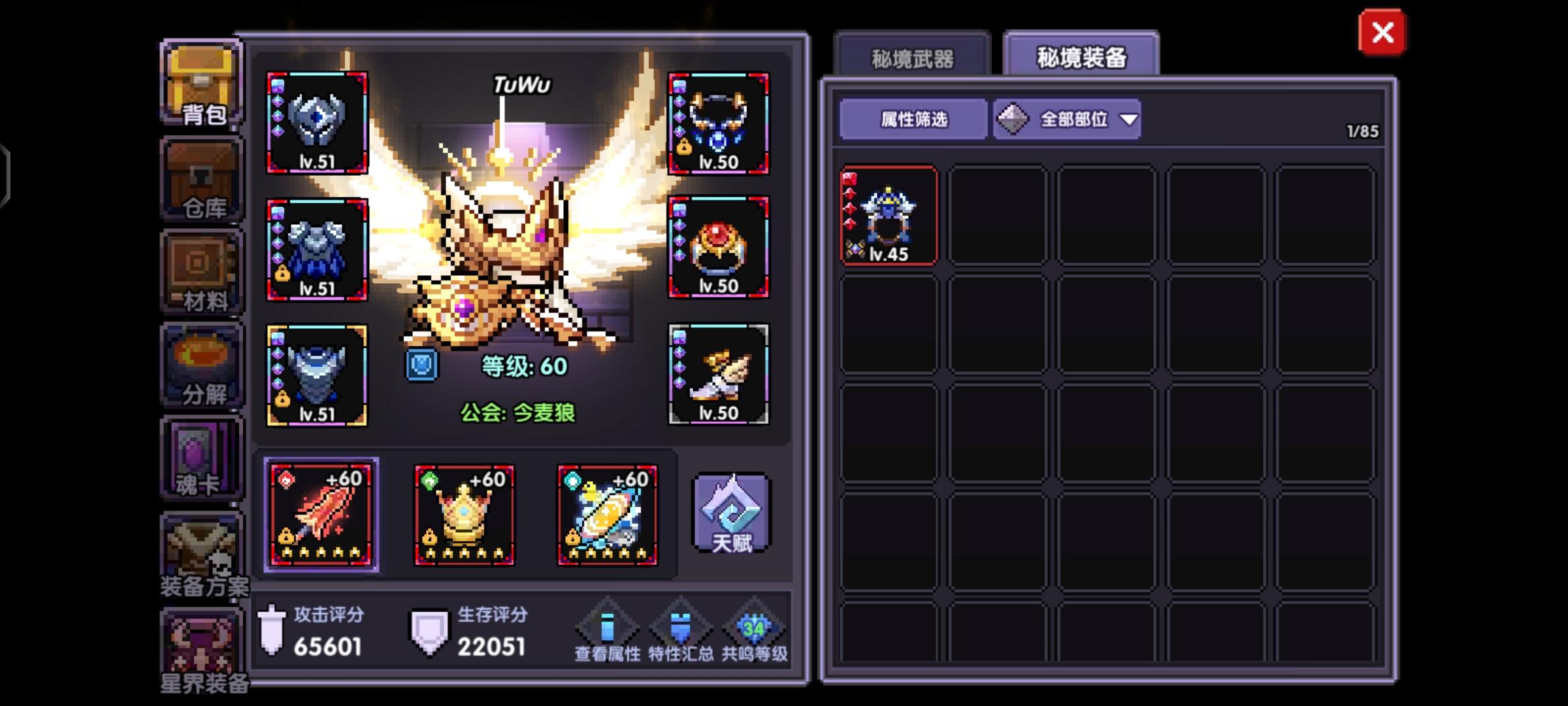1568x706 pixels.
Task: Open the 星界装备 astral equipment panel
Action: 201,654
